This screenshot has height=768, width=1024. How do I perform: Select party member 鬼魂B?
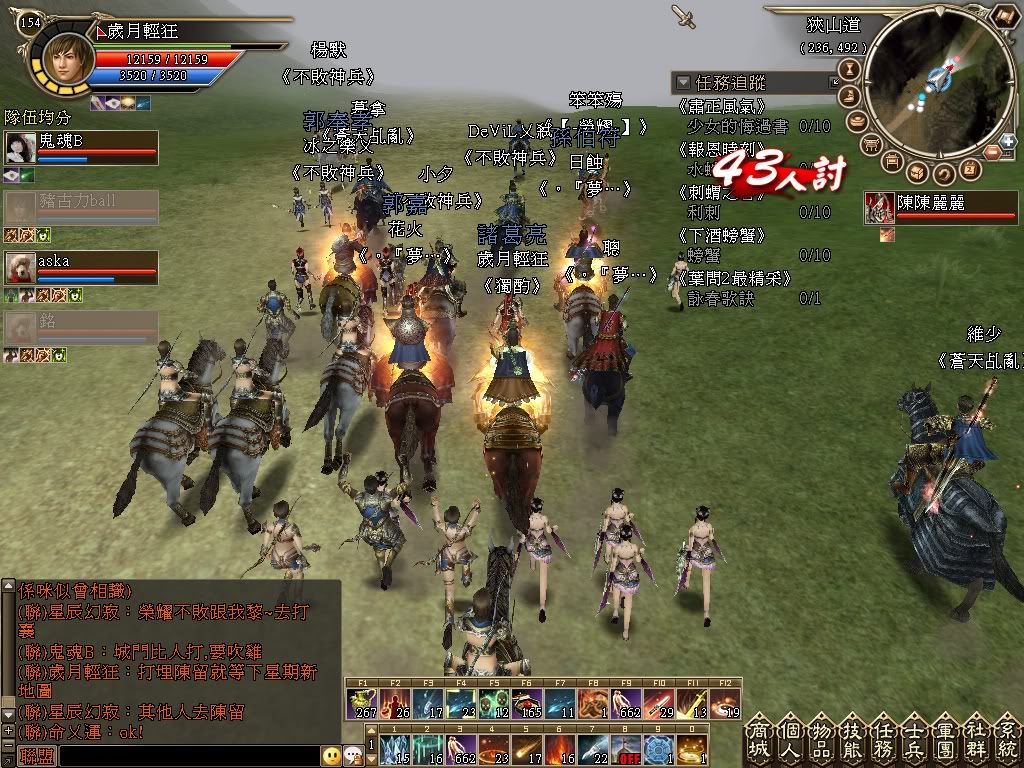point(80,147)
